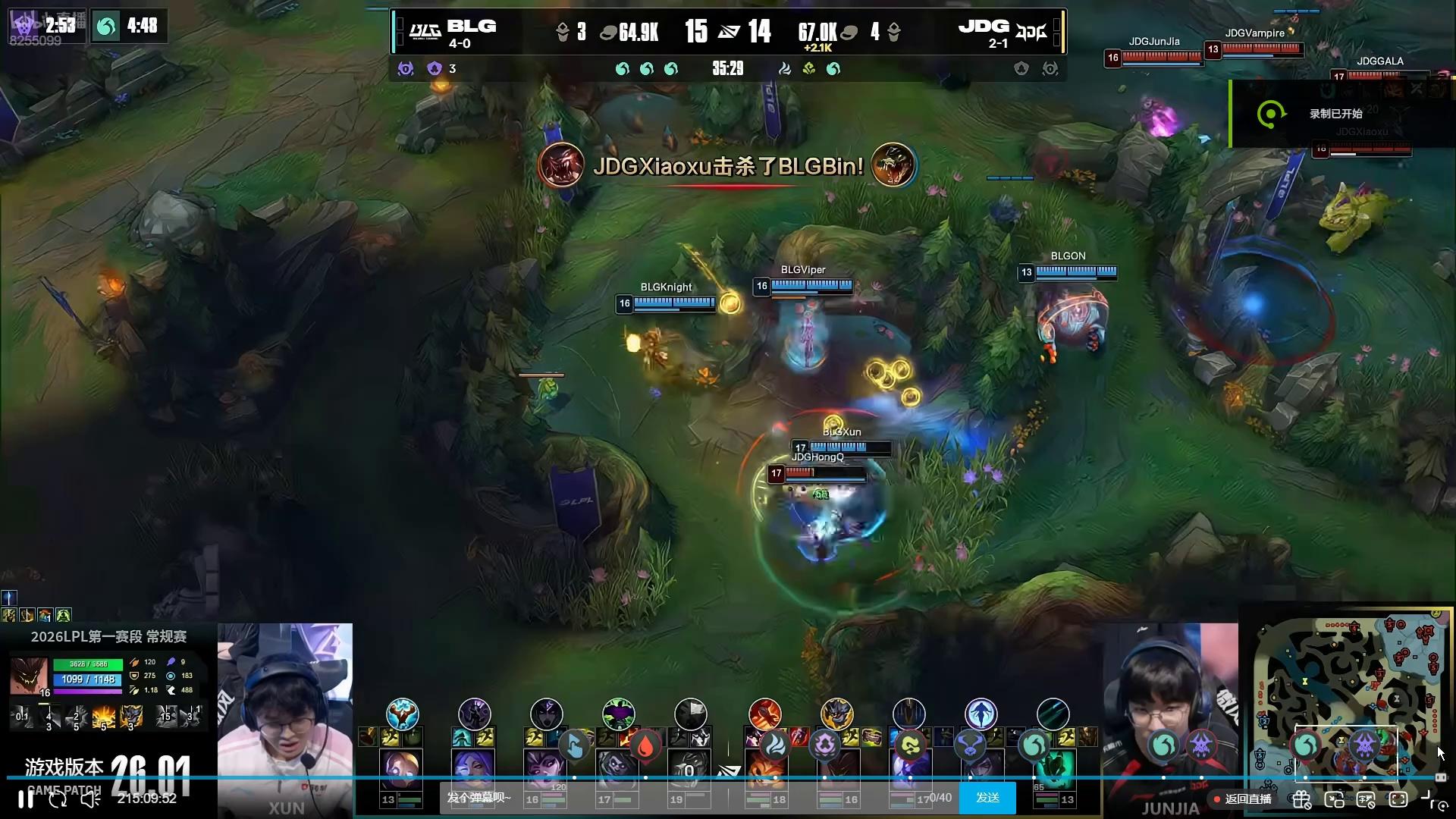The image size is (1456, 819).
Task: Select the level 18 champion portrait
Action: [x=765, y=768]
